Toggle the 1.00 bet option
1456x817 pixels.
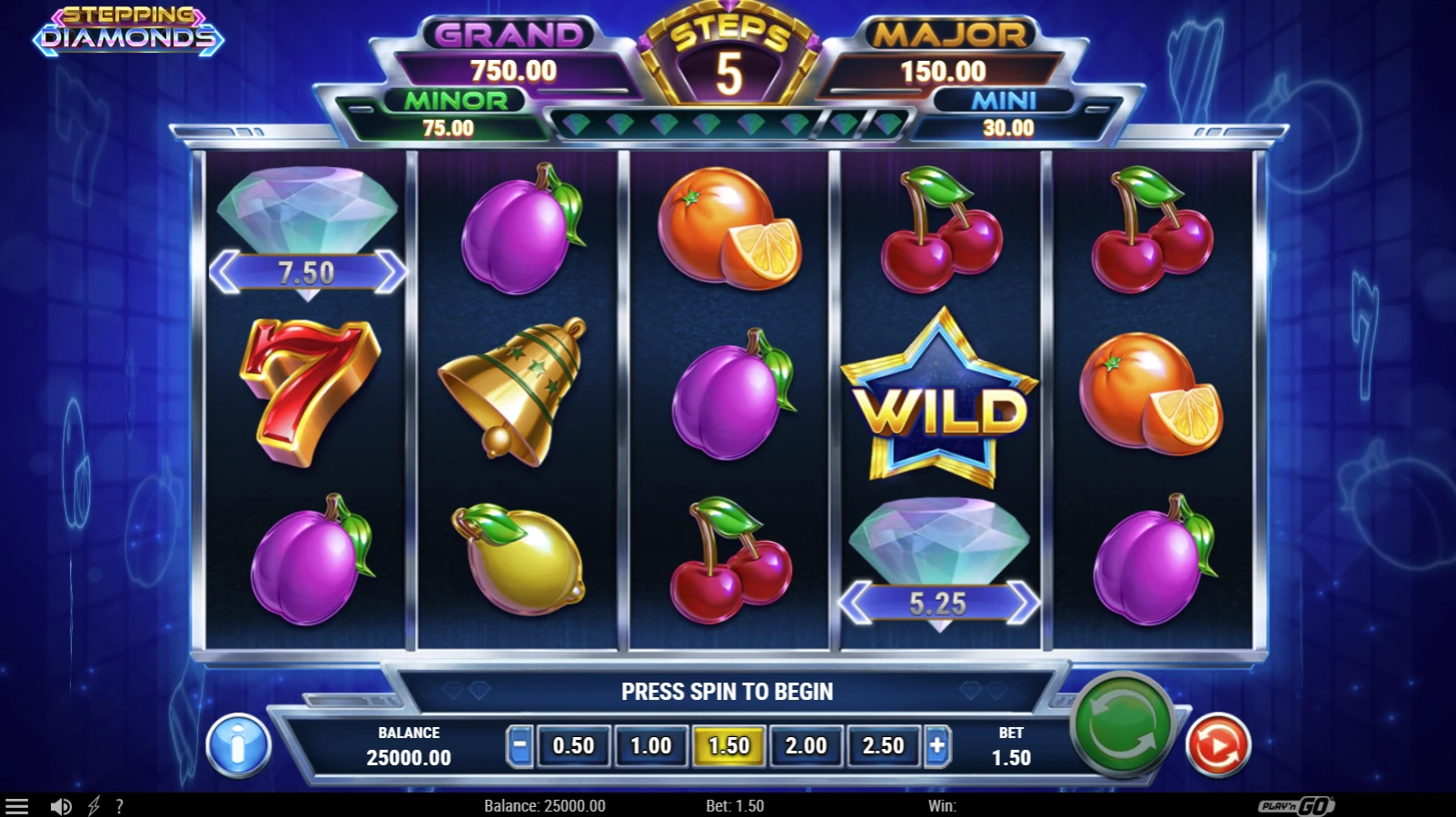(650, 746)
